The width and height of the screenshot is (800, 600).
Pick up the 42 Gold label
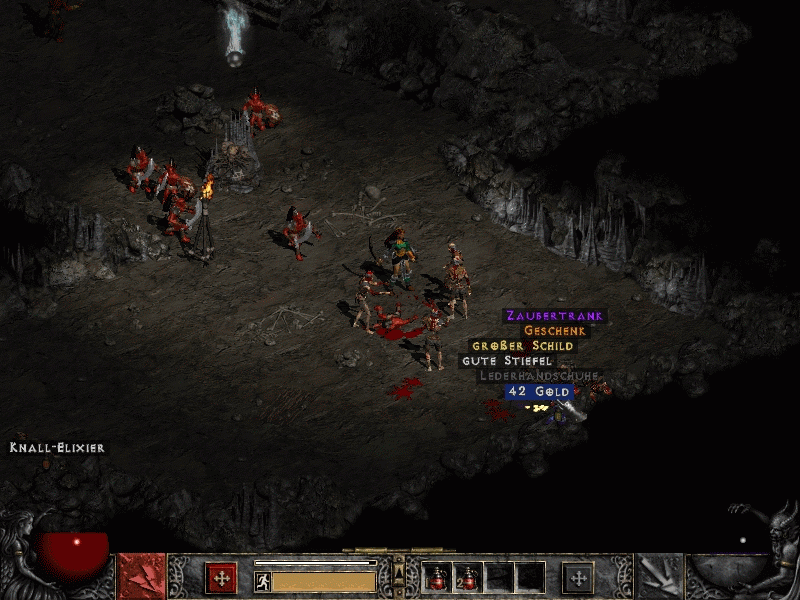tap(538, 391)
